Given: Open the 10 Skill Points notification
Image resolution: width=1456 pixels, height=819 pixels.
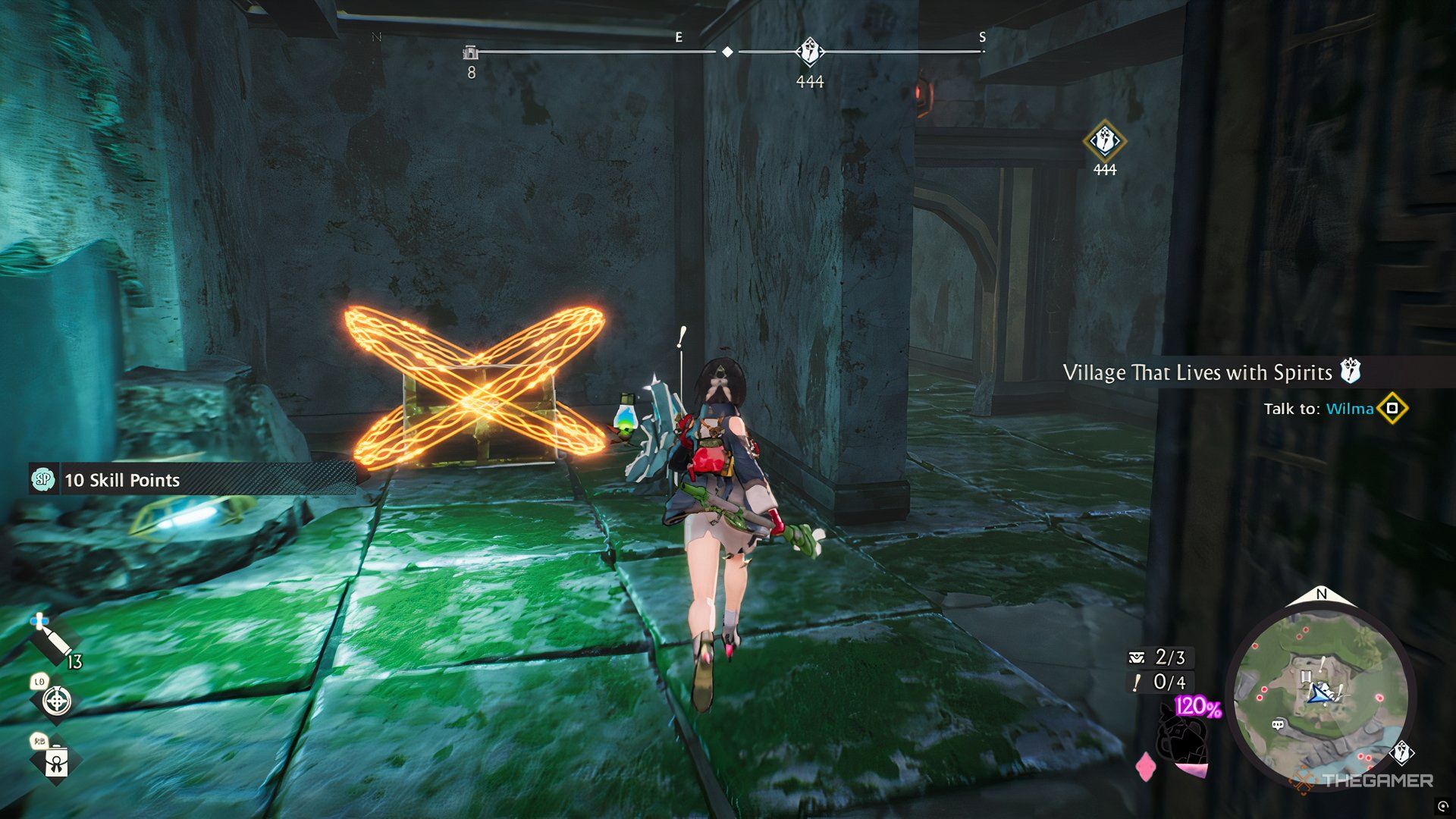Looking at the screenshot, I should [121, 480].
